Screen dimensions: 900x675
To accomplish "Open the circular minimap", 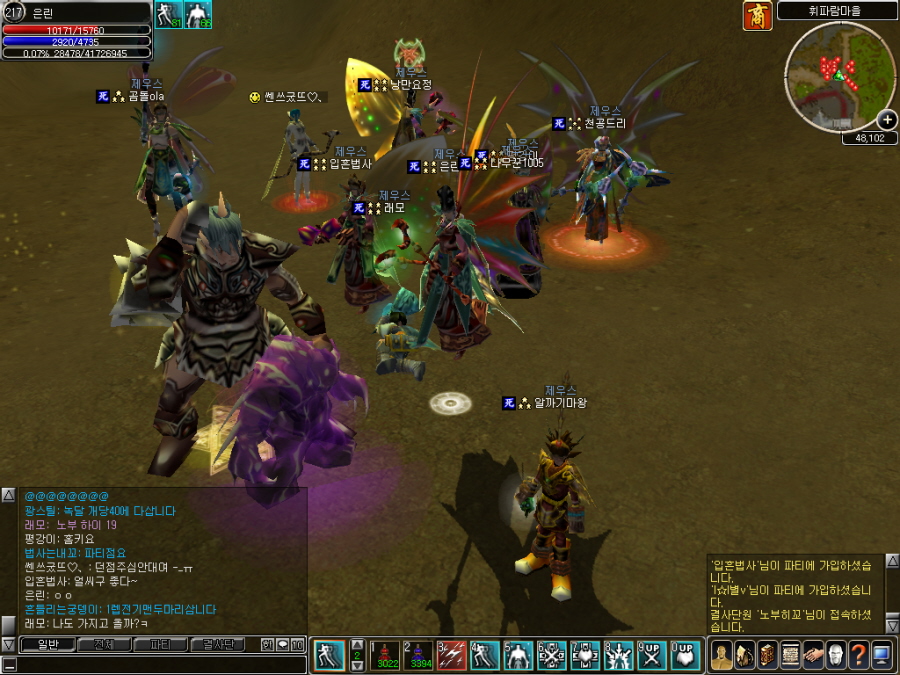I will coord(838,75).
